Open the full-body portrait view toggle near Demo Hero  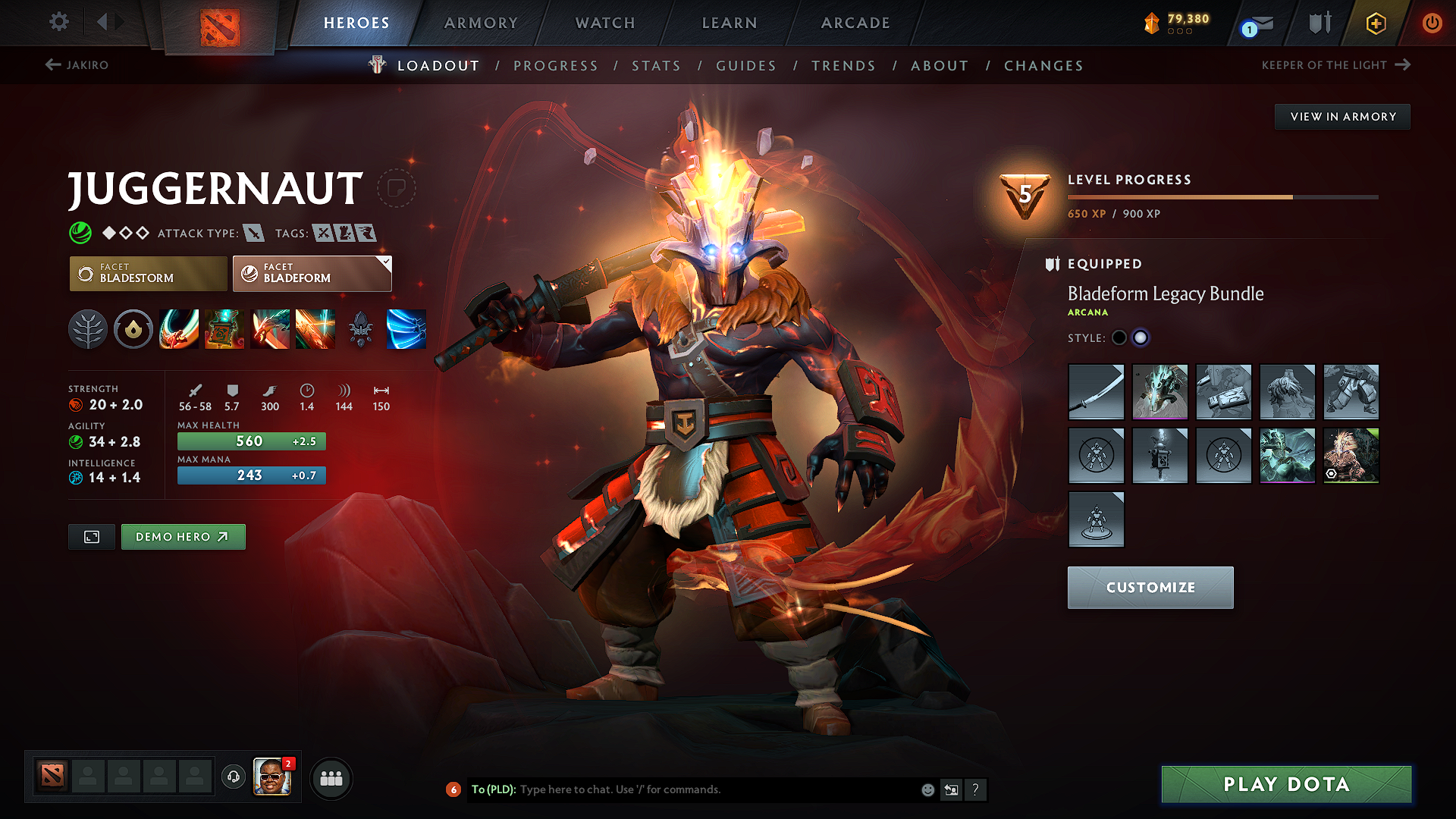tap(91, 536)
